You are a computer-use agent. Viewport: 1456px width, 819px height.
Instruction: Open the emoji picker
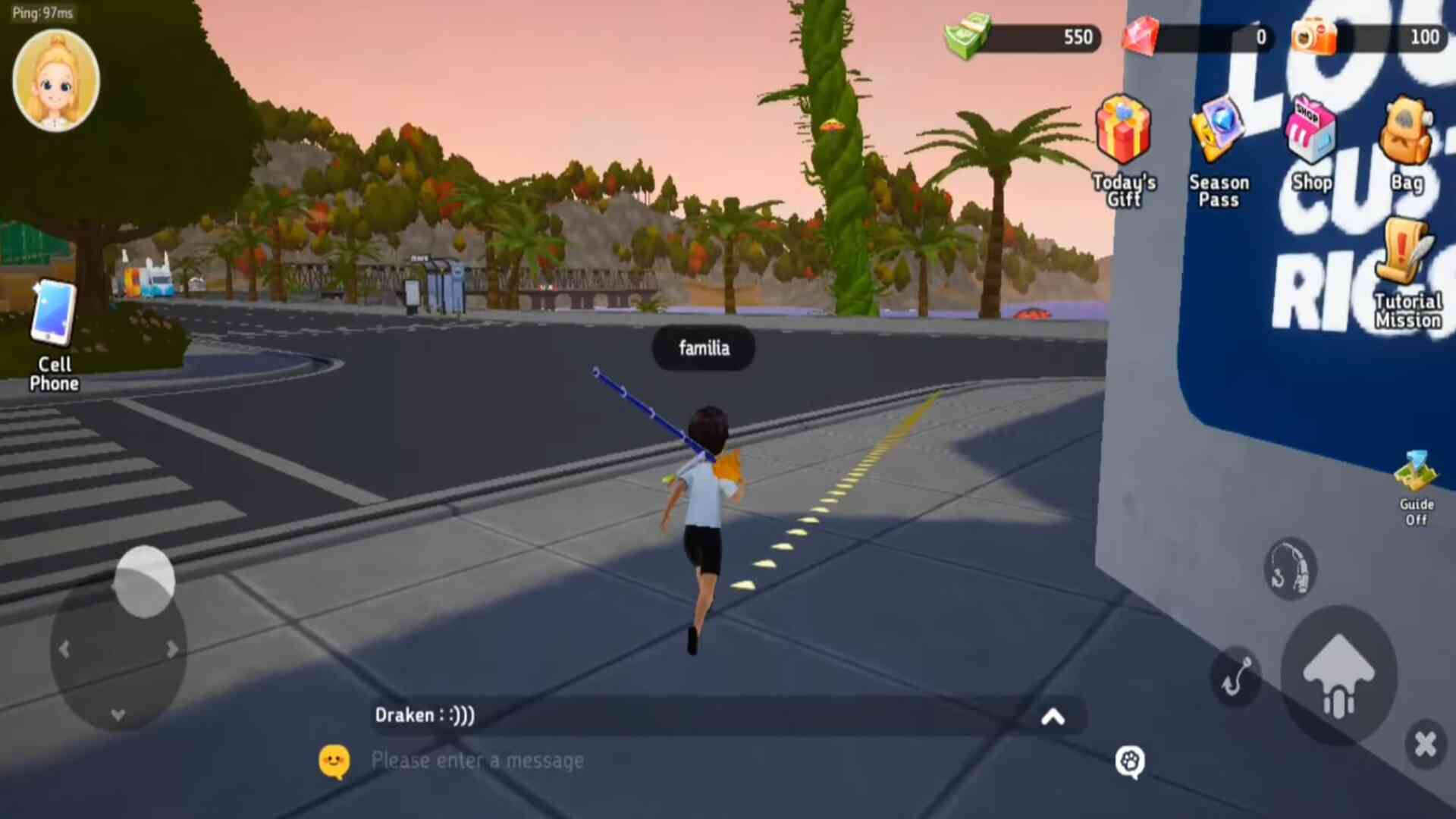[334, 761]
